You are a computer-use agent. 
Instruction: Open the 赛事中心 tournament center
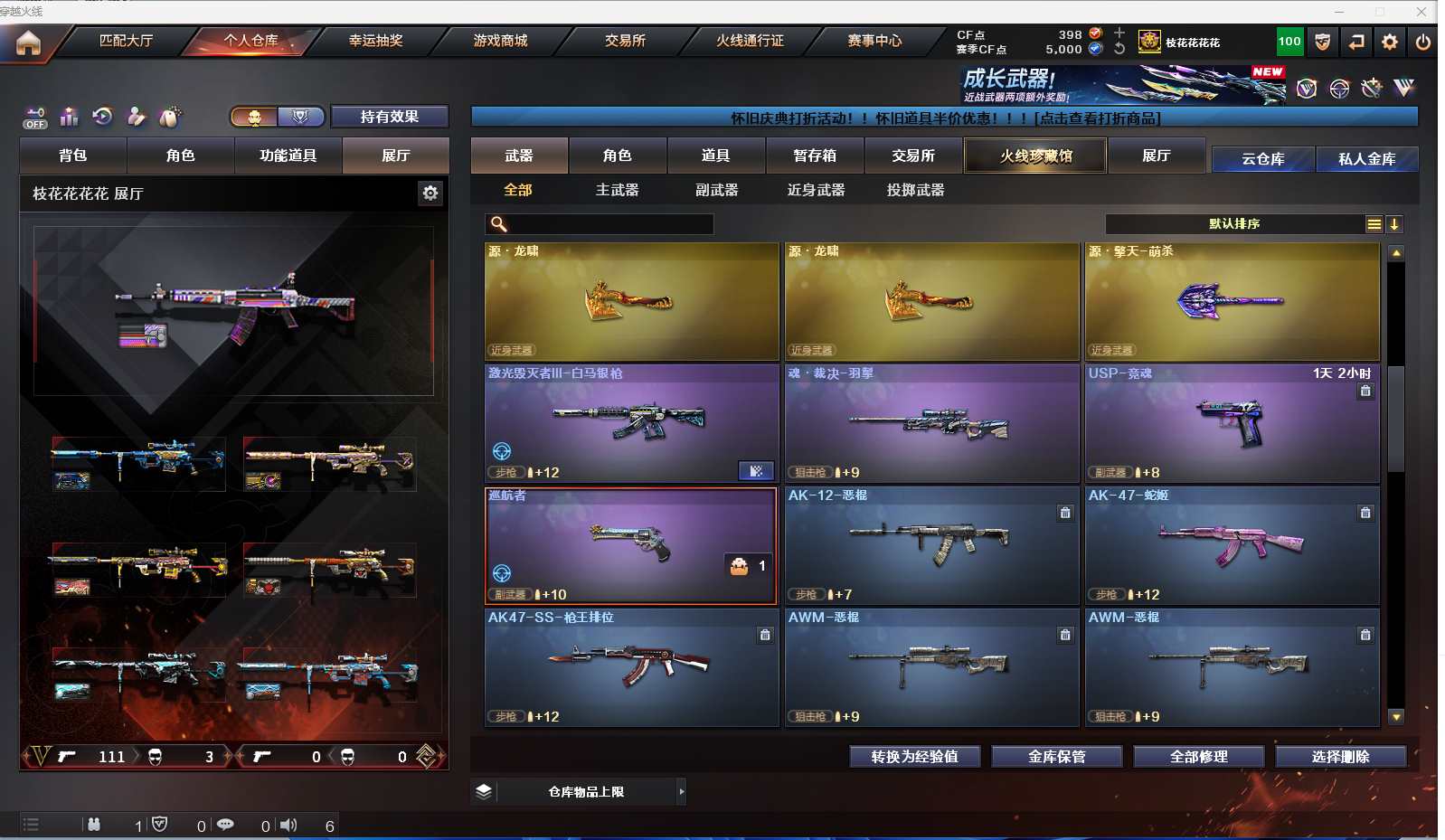[874, 41]
